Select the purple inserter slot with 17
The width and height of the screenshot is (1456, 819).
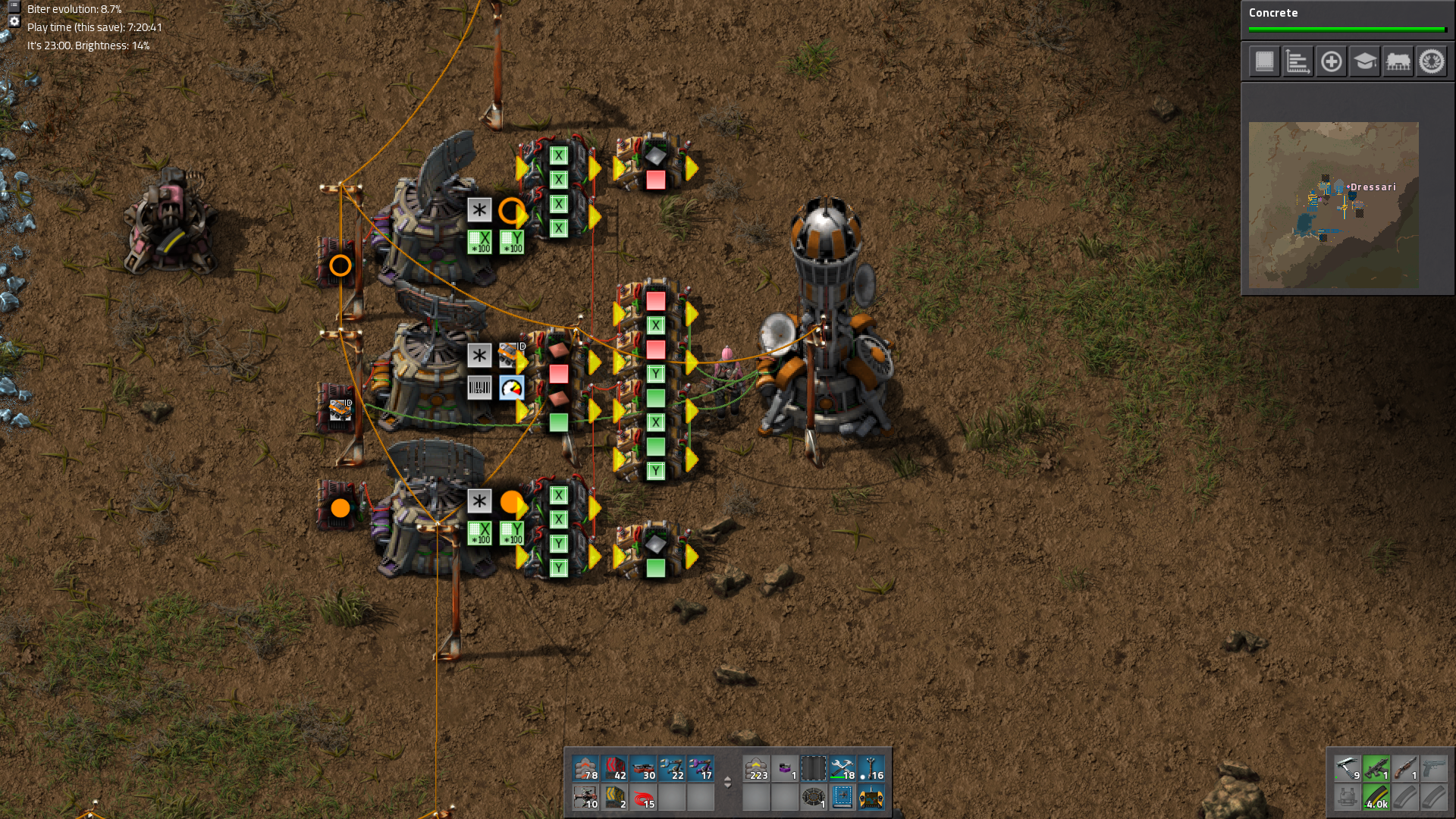[x=701, y=768]
